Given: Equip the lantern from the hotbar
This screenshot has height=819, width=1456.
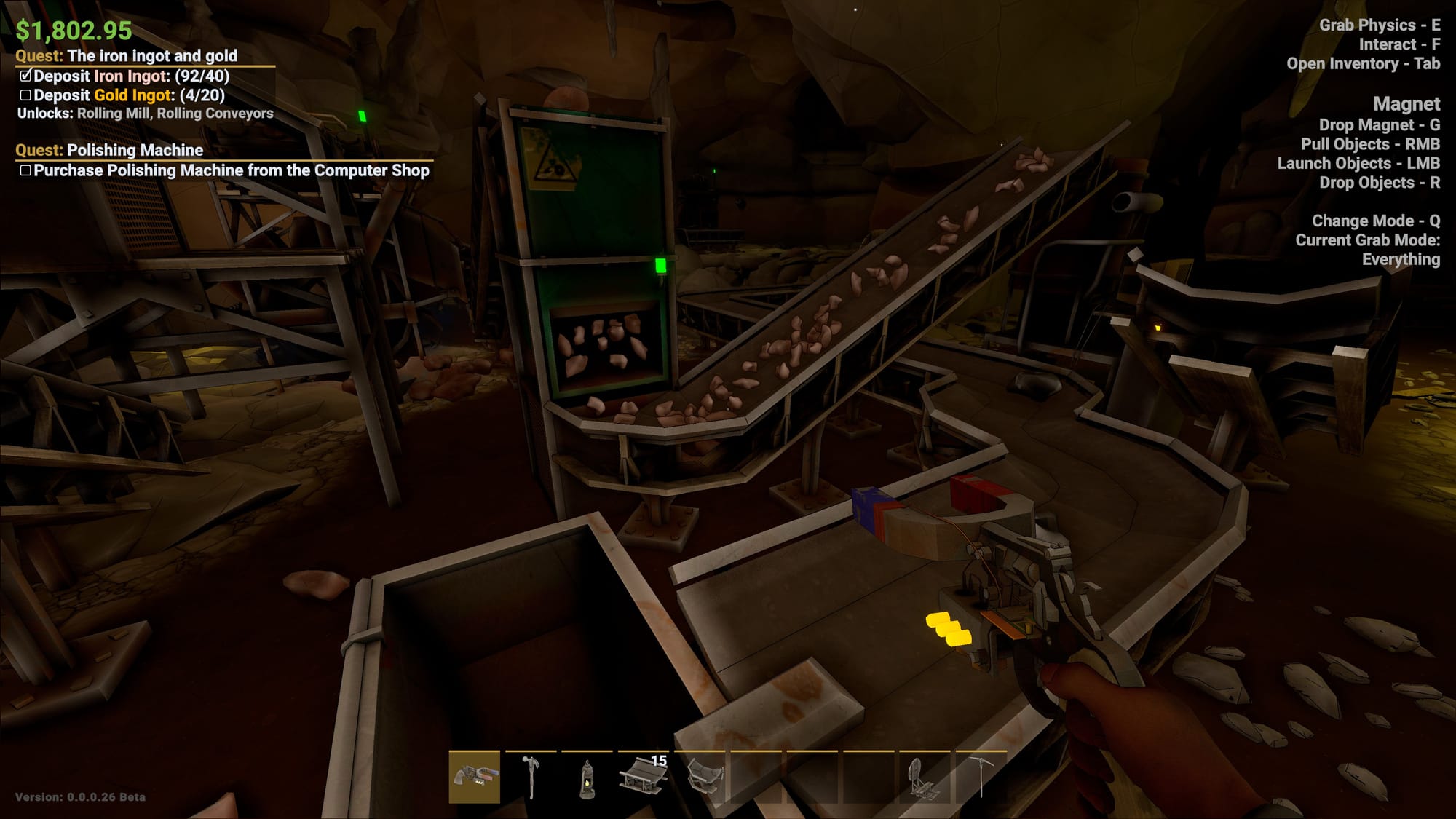Looking at the screenshot, I should [x=587, y=777].
